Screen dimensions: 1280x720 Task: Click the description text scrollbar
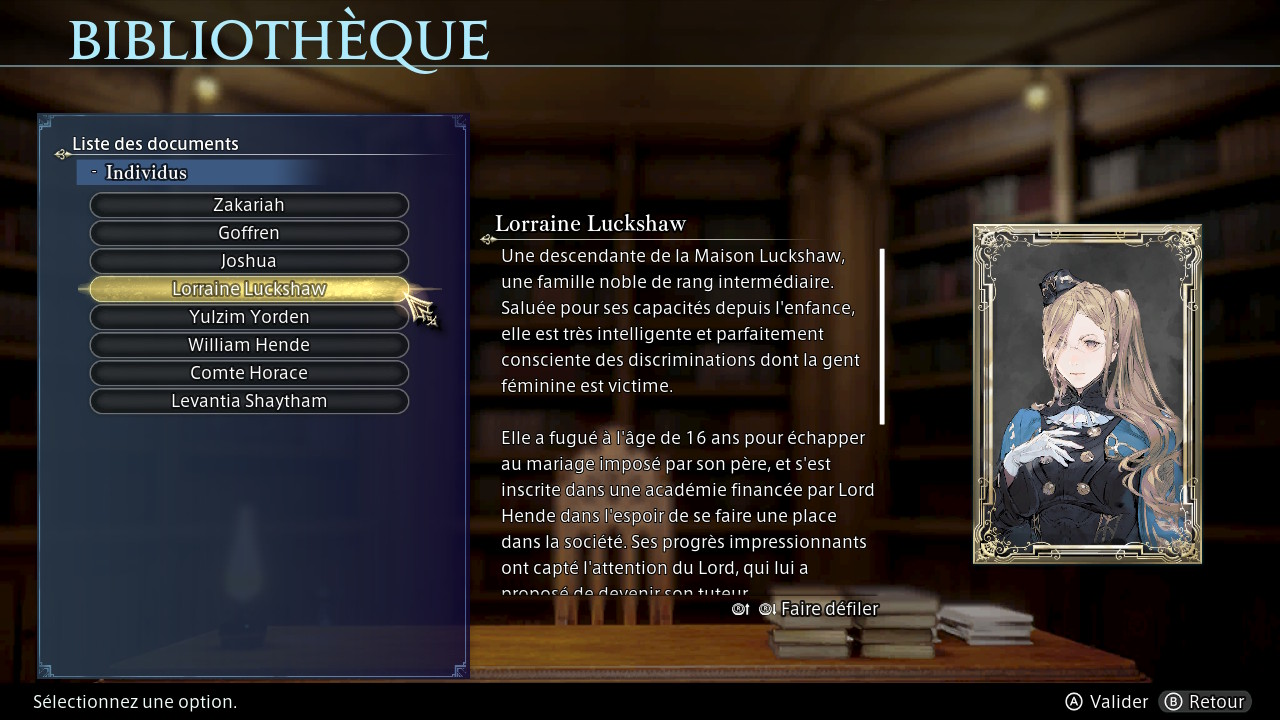tap(882, 336)
